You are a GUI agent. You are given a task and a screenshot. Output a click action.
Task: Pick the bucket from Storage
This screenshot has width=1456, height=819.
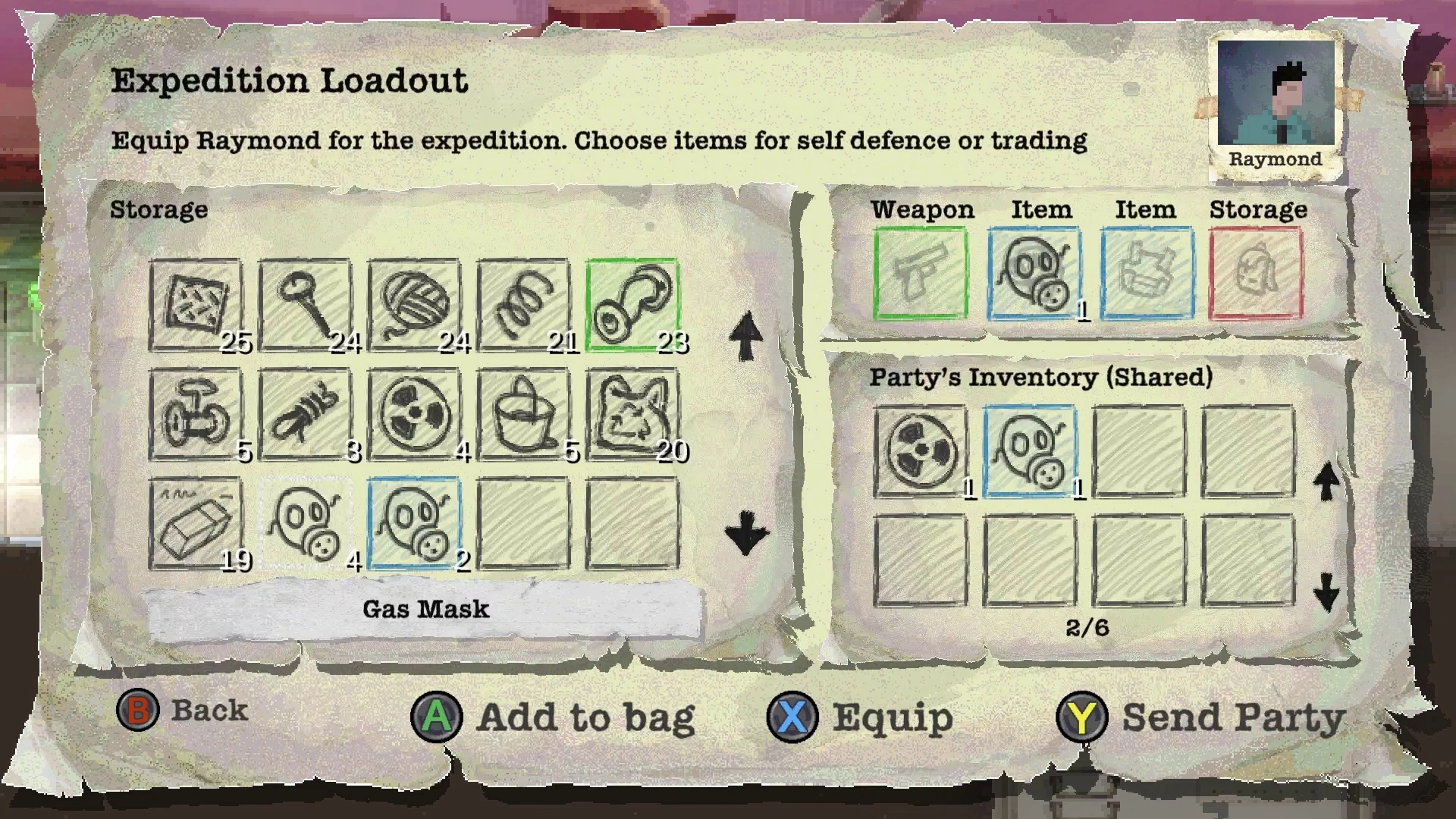[x=523, y=415]
